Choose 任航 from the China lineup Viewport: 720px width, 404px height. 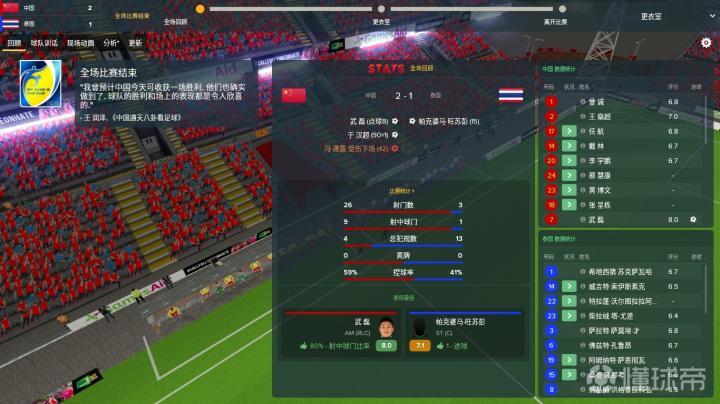click(x=596, y=131)
